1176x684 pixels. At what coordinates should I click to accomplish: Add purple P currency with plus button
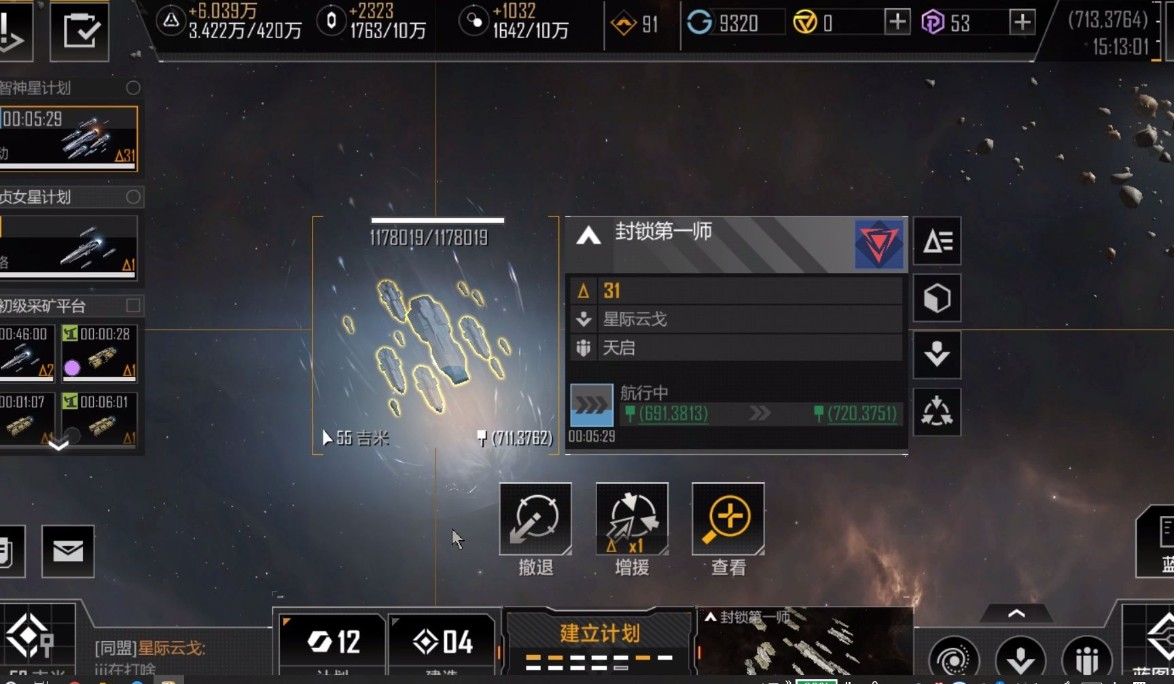click(1022, 22)
